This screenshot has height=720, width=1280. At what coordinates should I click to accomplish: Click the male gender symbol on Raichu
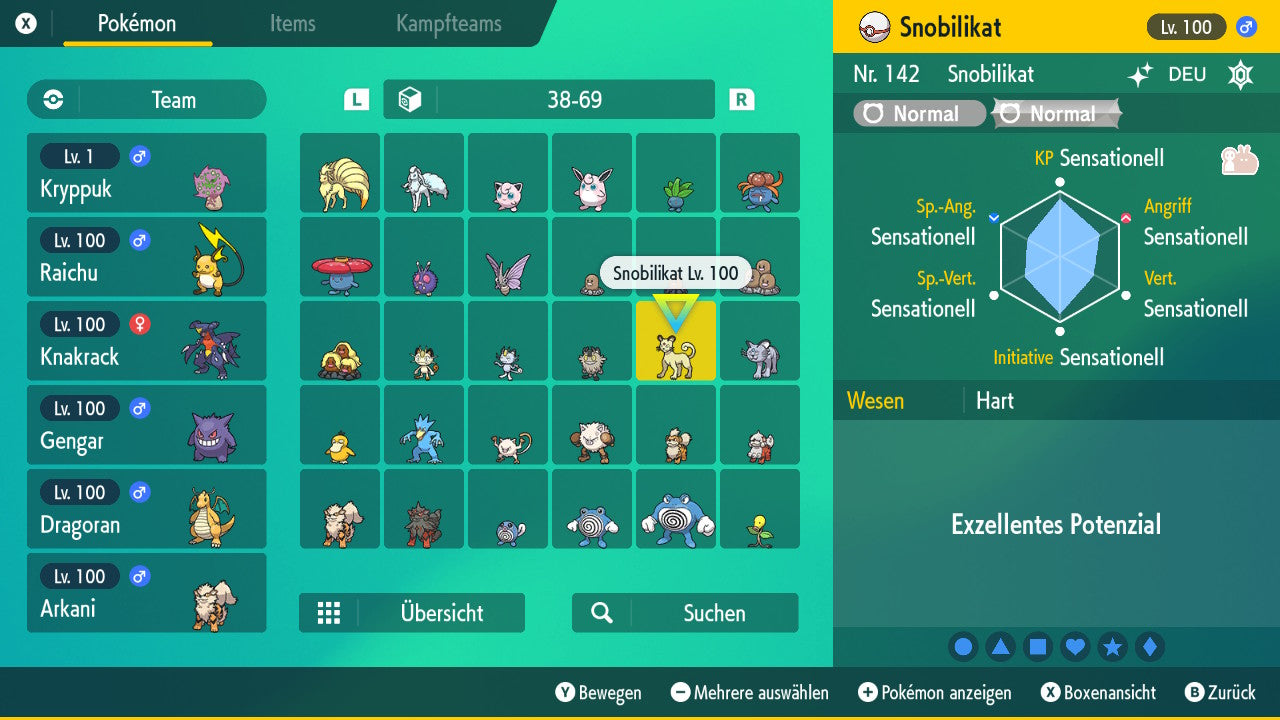click(138, 240)
